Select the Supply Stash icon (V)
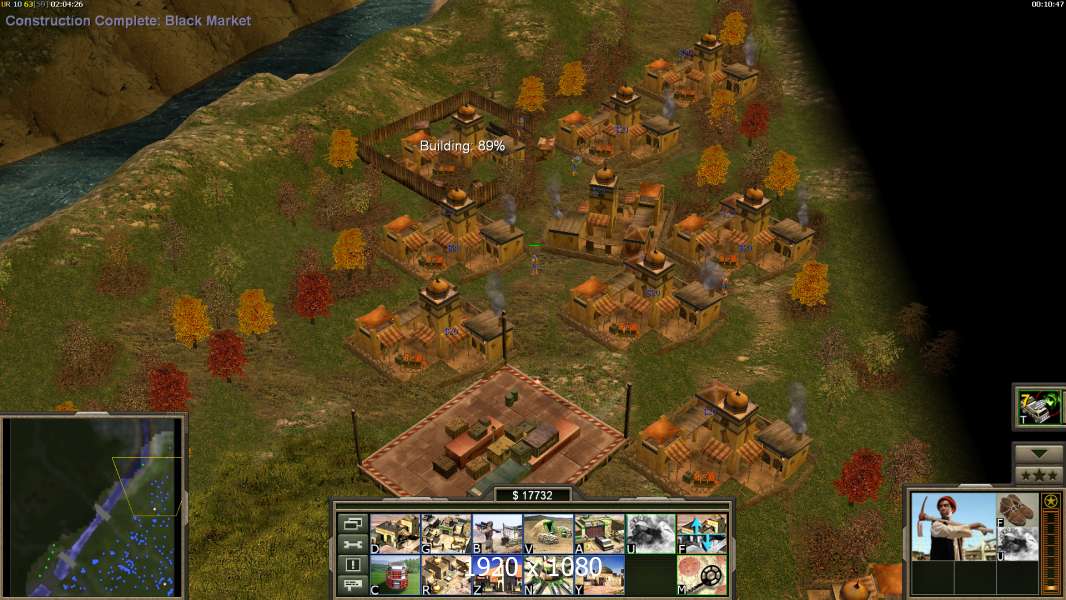The width and height of the screenshot is (1066, 600). coord(548,534)
